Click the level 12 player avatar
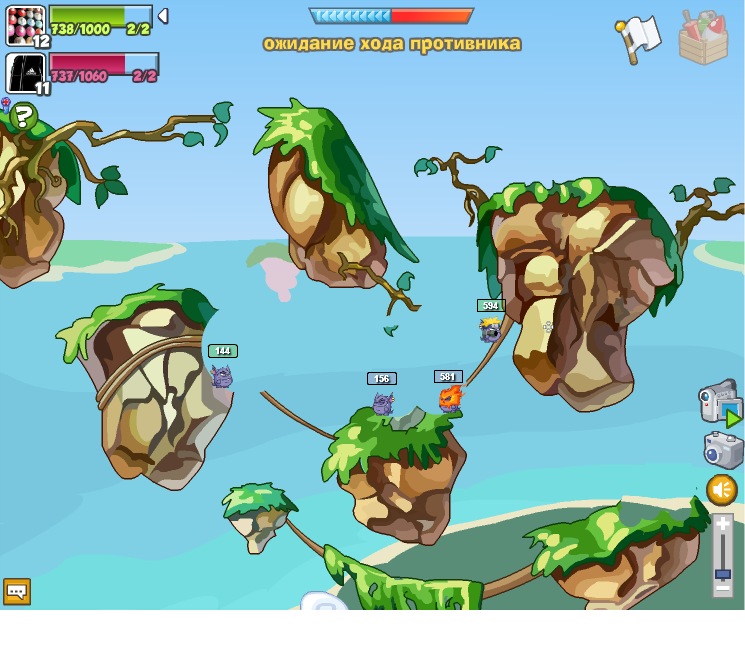745x650 pixels. pos(25,25)
